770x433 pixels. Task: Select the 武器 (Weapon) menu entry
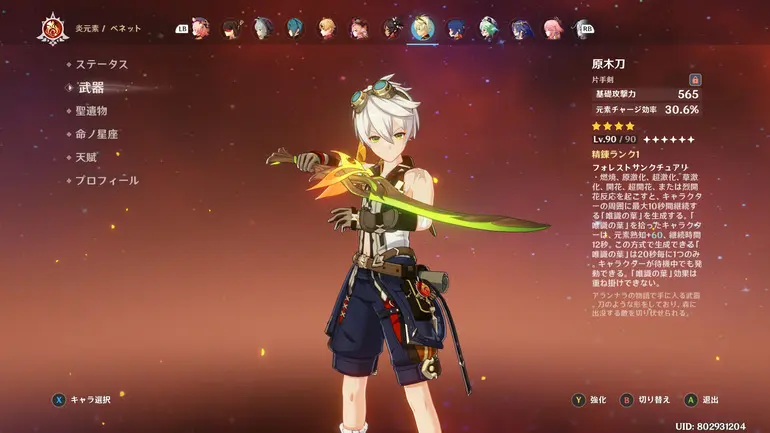[x=90, y=88]
